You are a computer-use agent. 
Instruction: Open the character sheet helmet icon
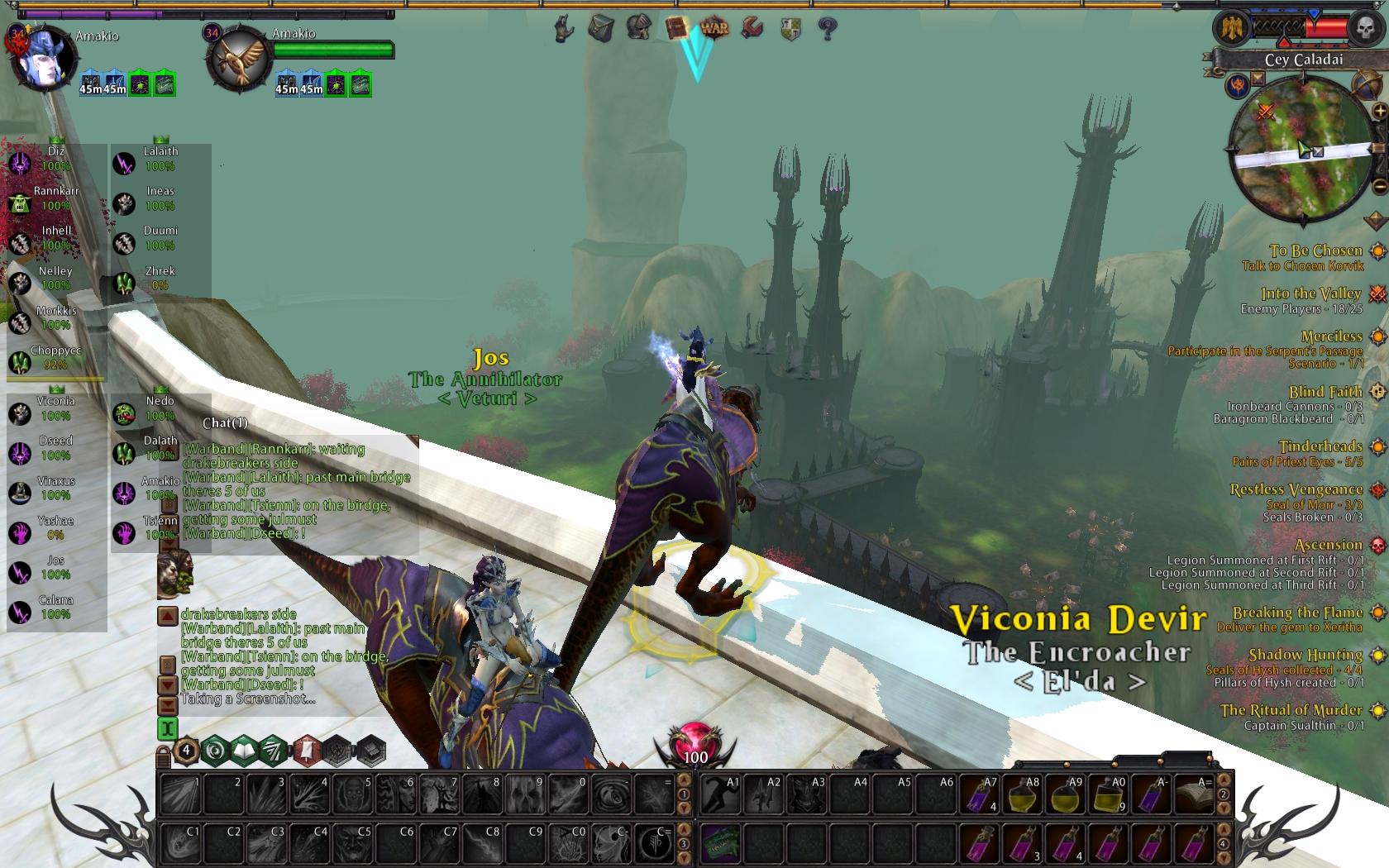pos(638,28)
